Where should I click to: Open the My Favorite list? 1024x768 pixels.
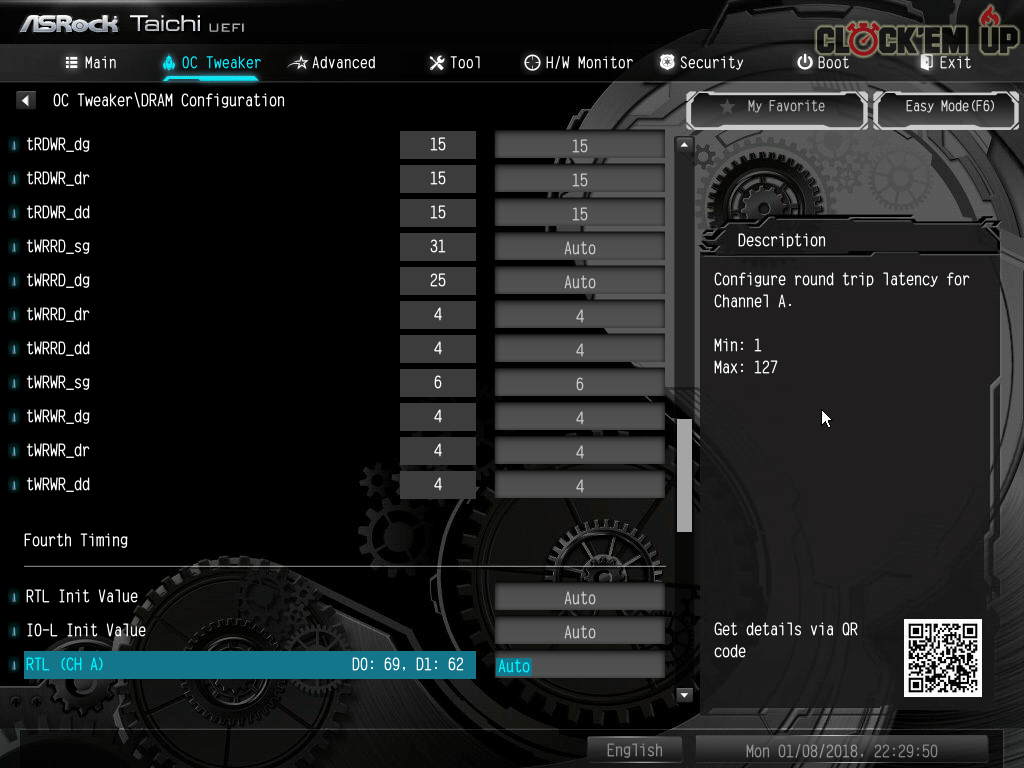coord(776,107)
